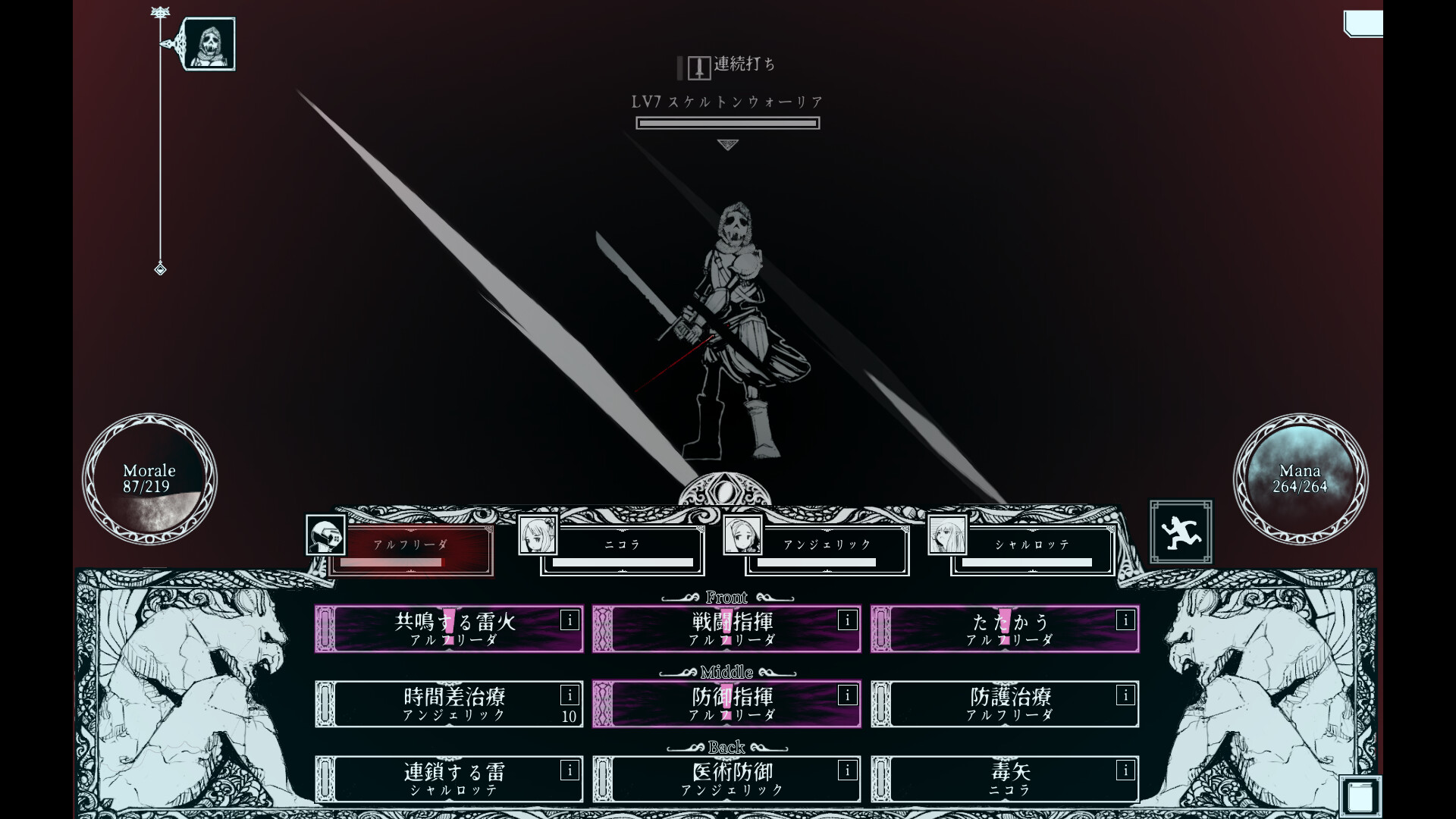Click the Mana orb showing 264/264
This screenshot has width=1456, height=819.
[1303, 479]
